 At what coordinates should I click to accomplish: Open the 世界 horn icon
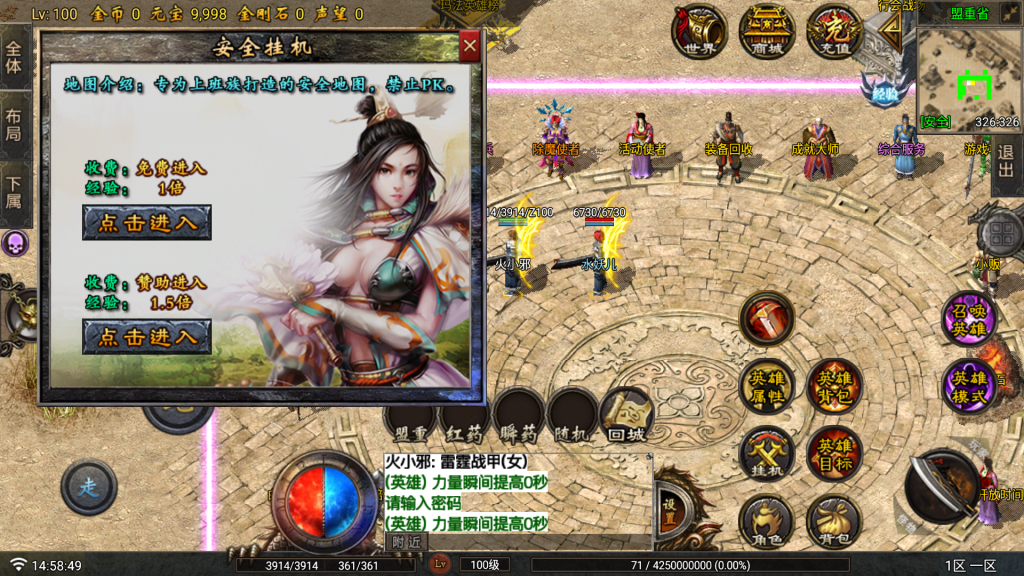pos(700,31)
